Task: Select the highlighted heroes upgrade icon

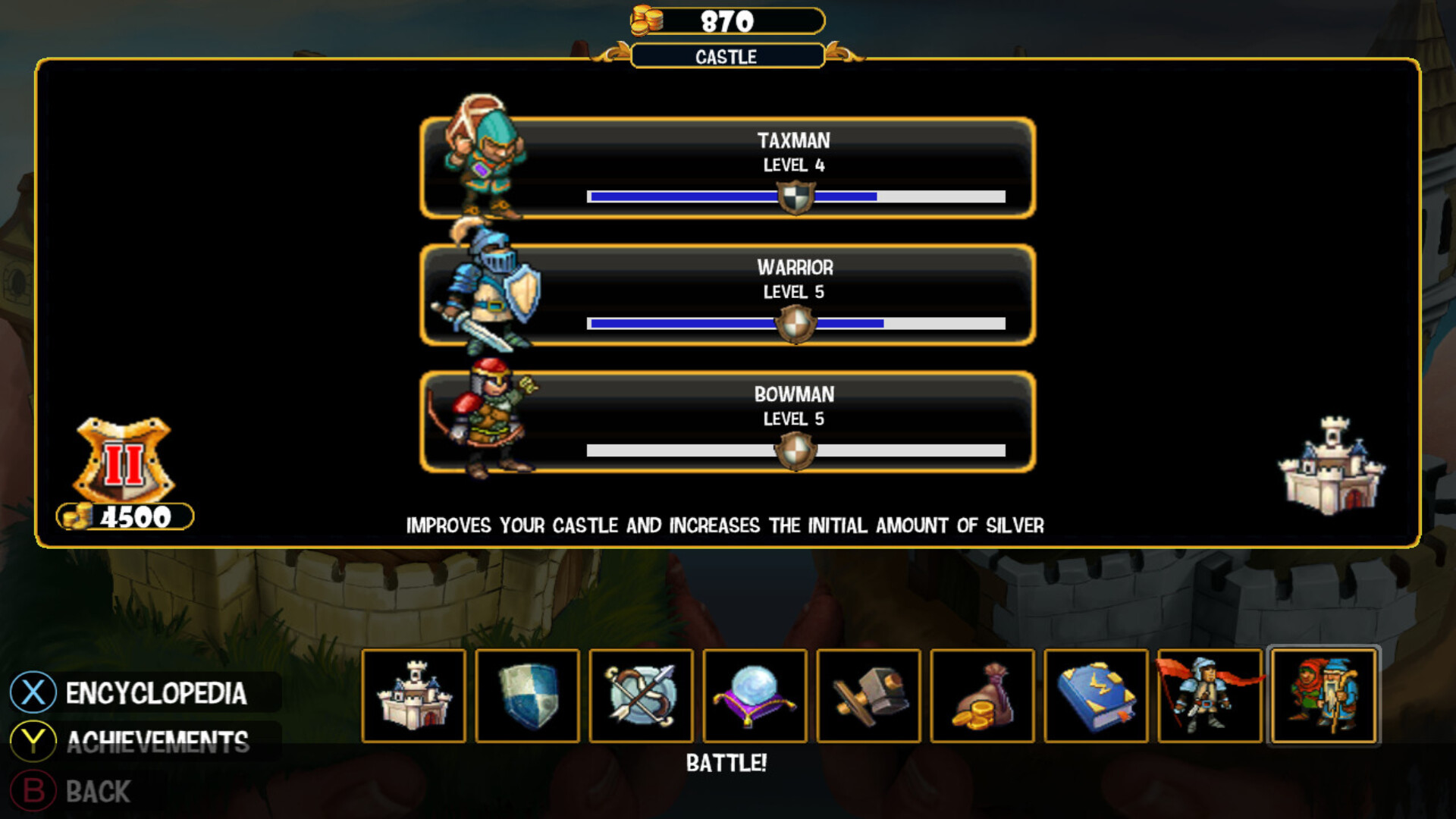Action: click(1324, 696)
